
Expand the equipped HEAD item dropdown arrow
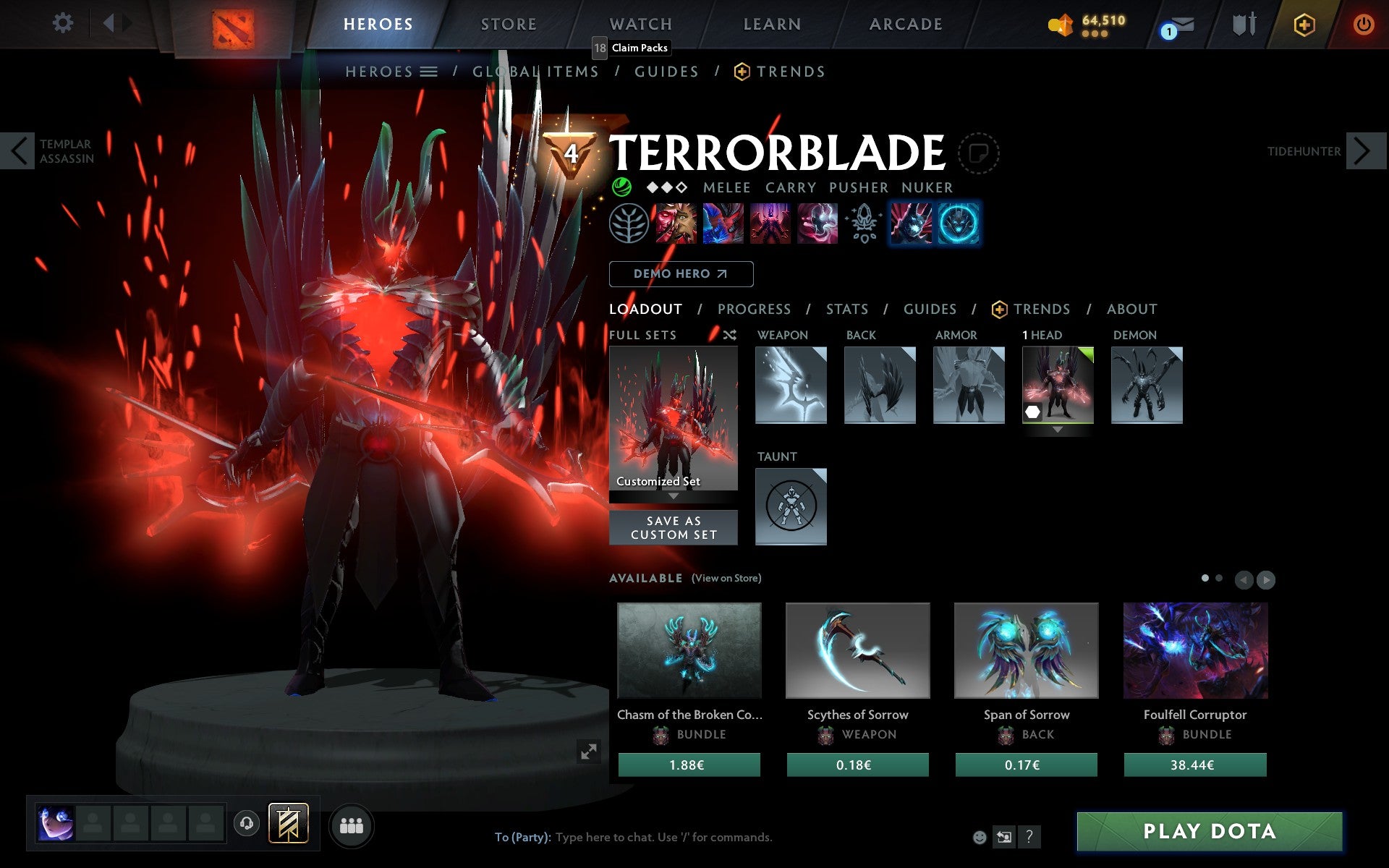[1058, 427]
